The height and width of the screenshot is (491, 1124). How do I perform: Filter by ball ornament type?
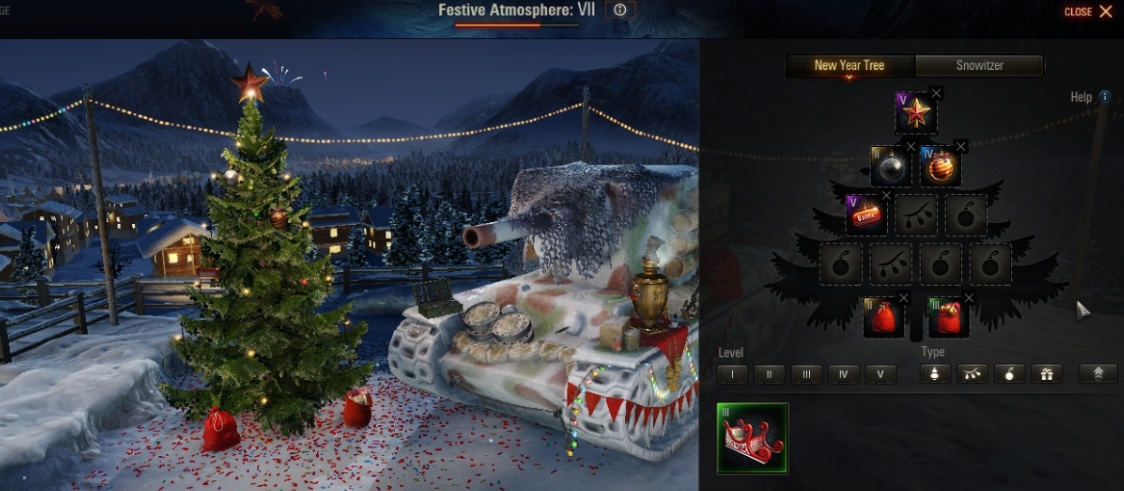(1009, 375)
